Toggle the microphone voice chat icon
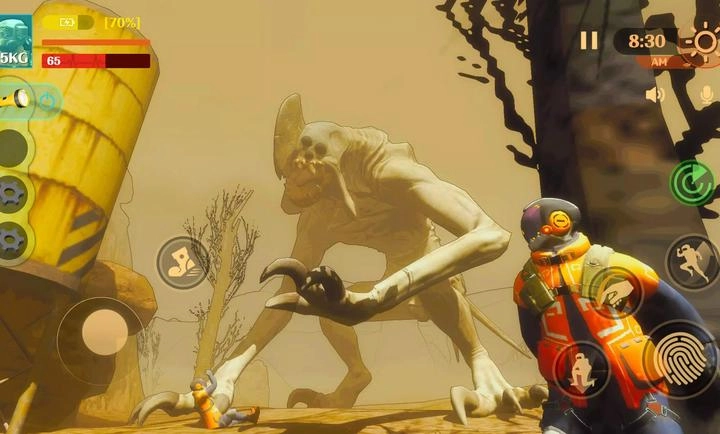720x434 pixels. pyautogui.click(x=706, y=95)
